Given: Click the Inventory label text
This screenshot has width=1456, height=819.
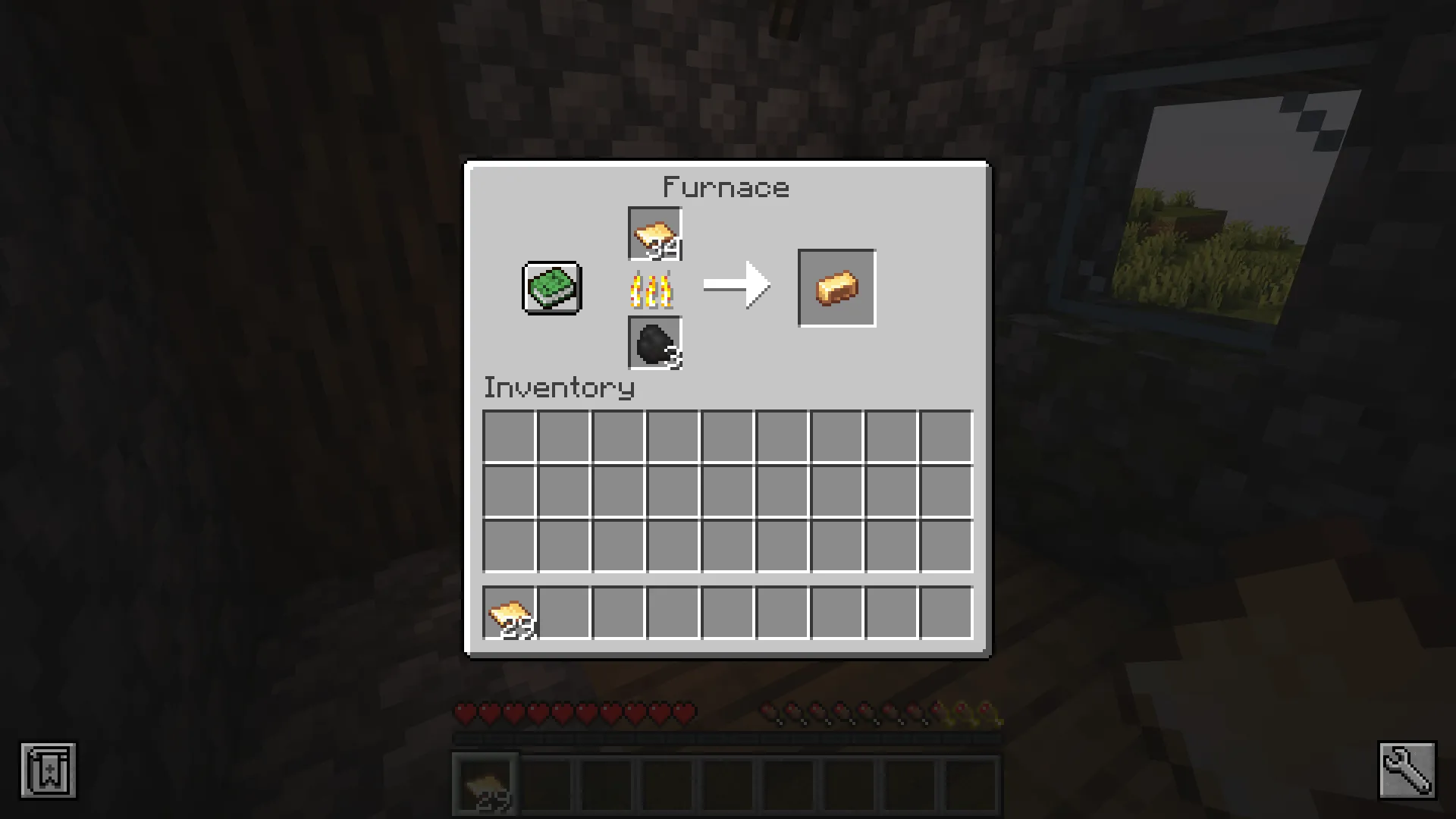Looking at the screenshot, I should tap(559, 388).
